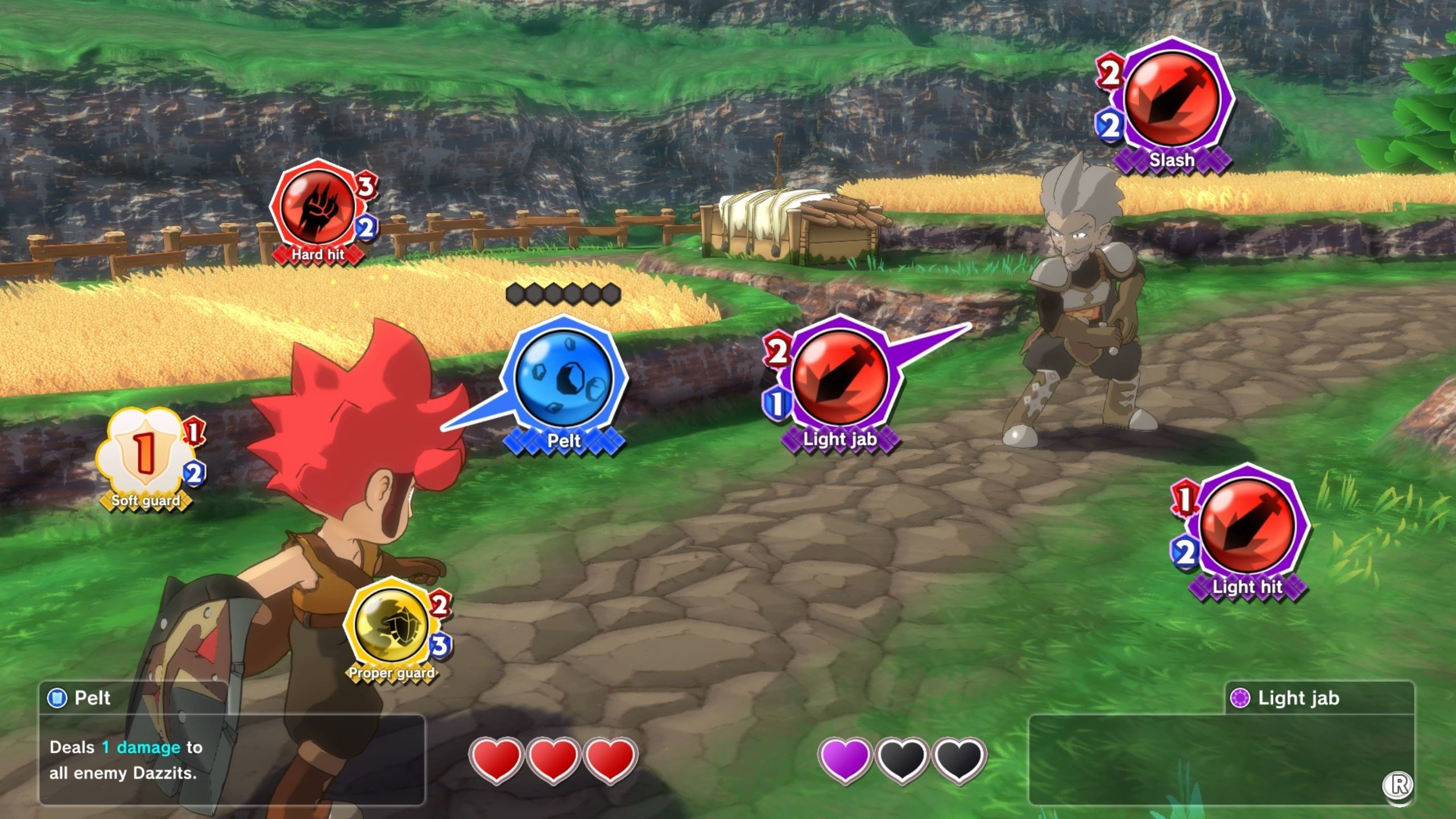Screen dimensions: 1456x819
Task: Select the blue Pelt orb
Action: [564, 377]
